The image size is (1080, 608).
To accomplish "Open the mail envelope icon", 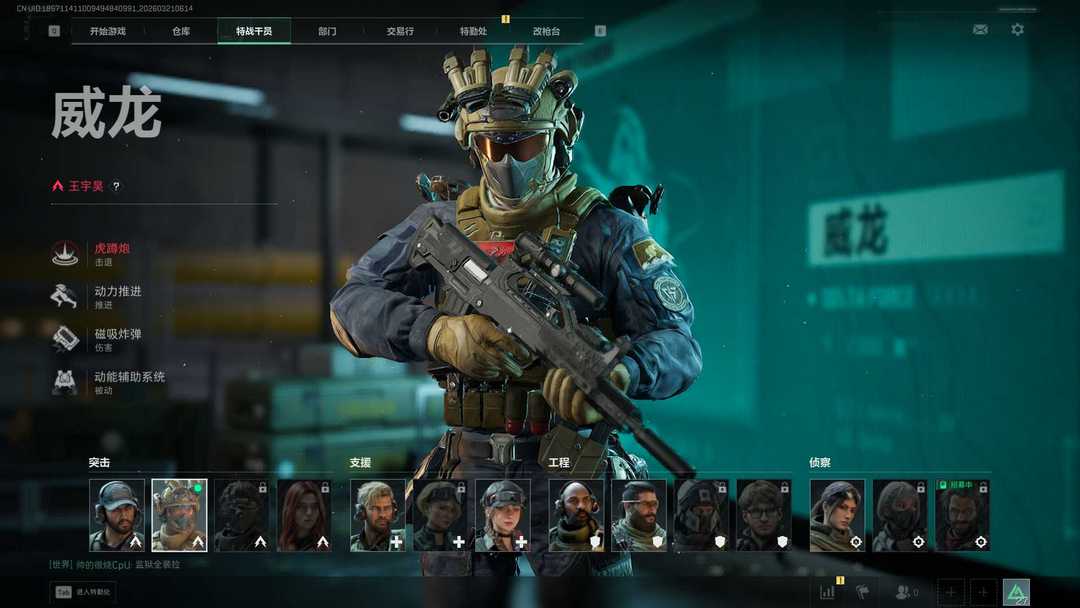I will click(x=980, y=30).
